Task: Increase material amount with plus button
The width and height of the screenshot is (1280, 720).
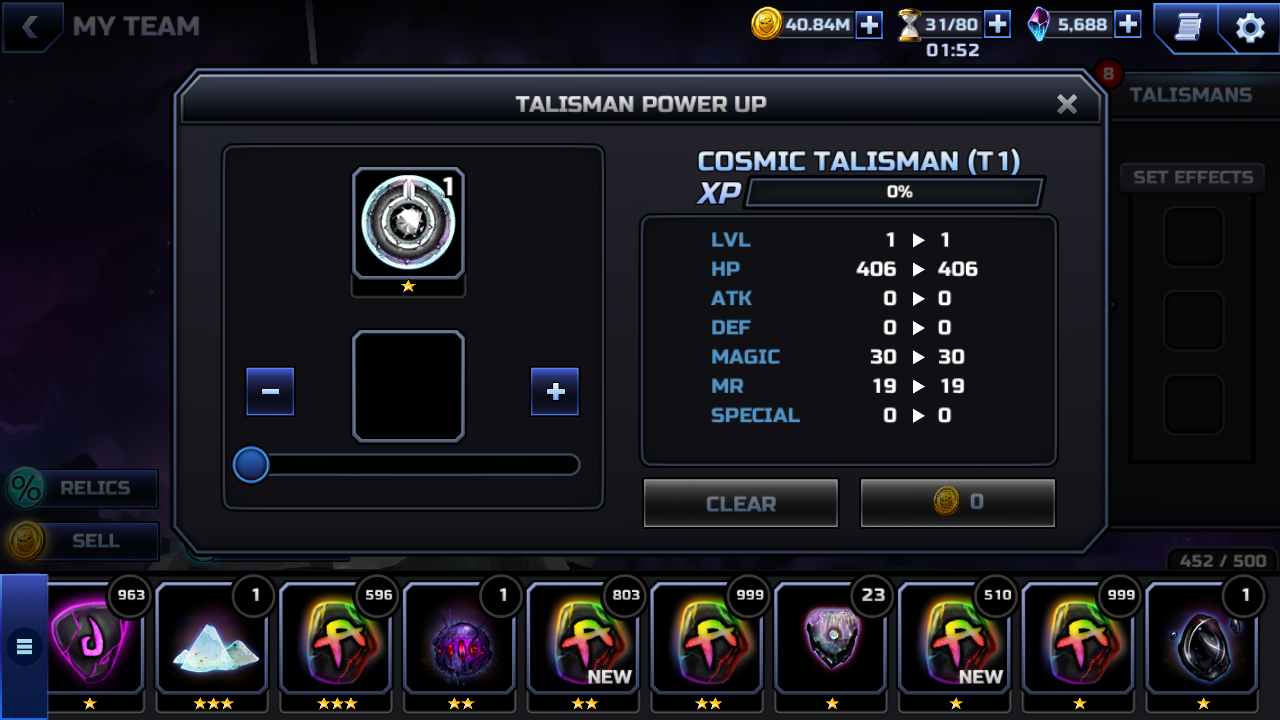Action: point(555,391)
